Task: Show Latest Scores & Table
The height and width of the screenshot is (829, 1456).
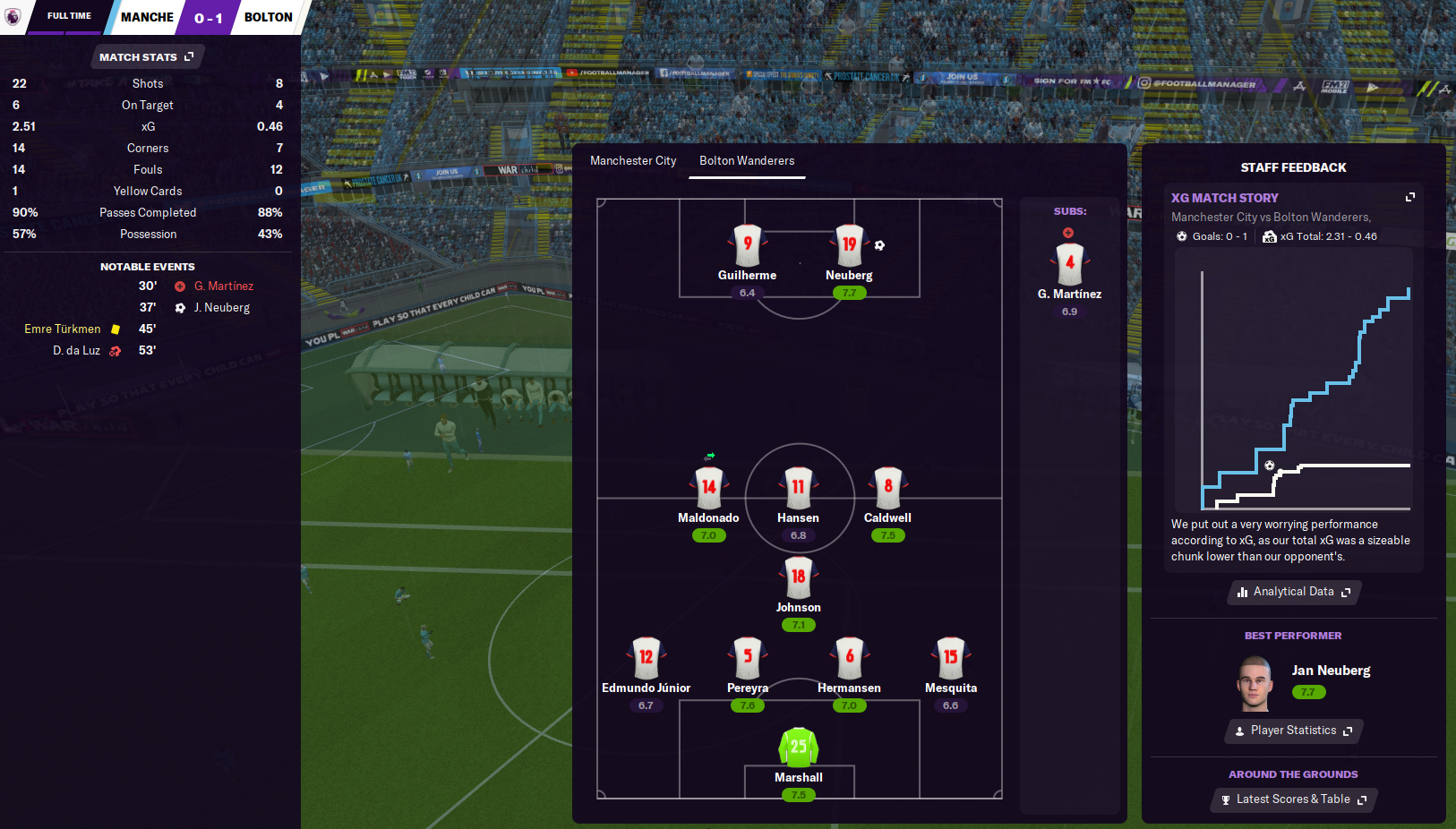Action: (1293, 799)
